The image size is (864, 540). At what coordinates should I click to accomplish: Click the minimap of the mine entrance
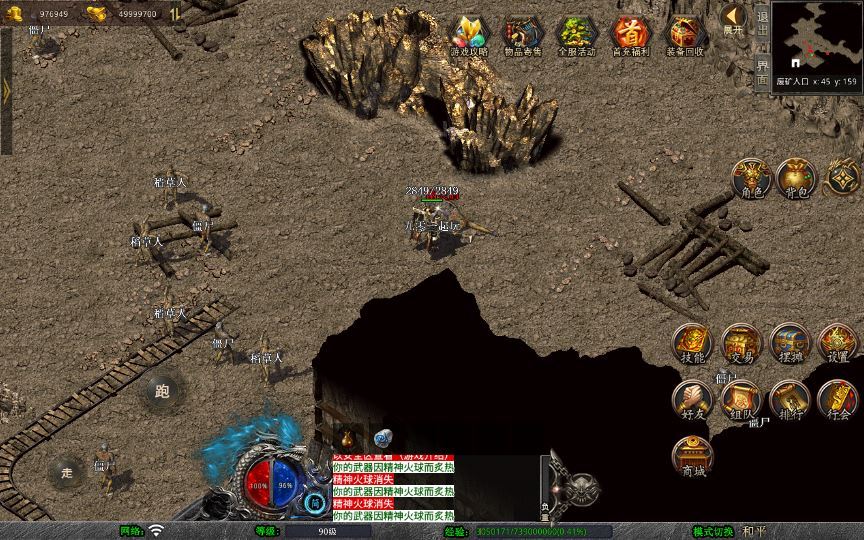[818, 40]
